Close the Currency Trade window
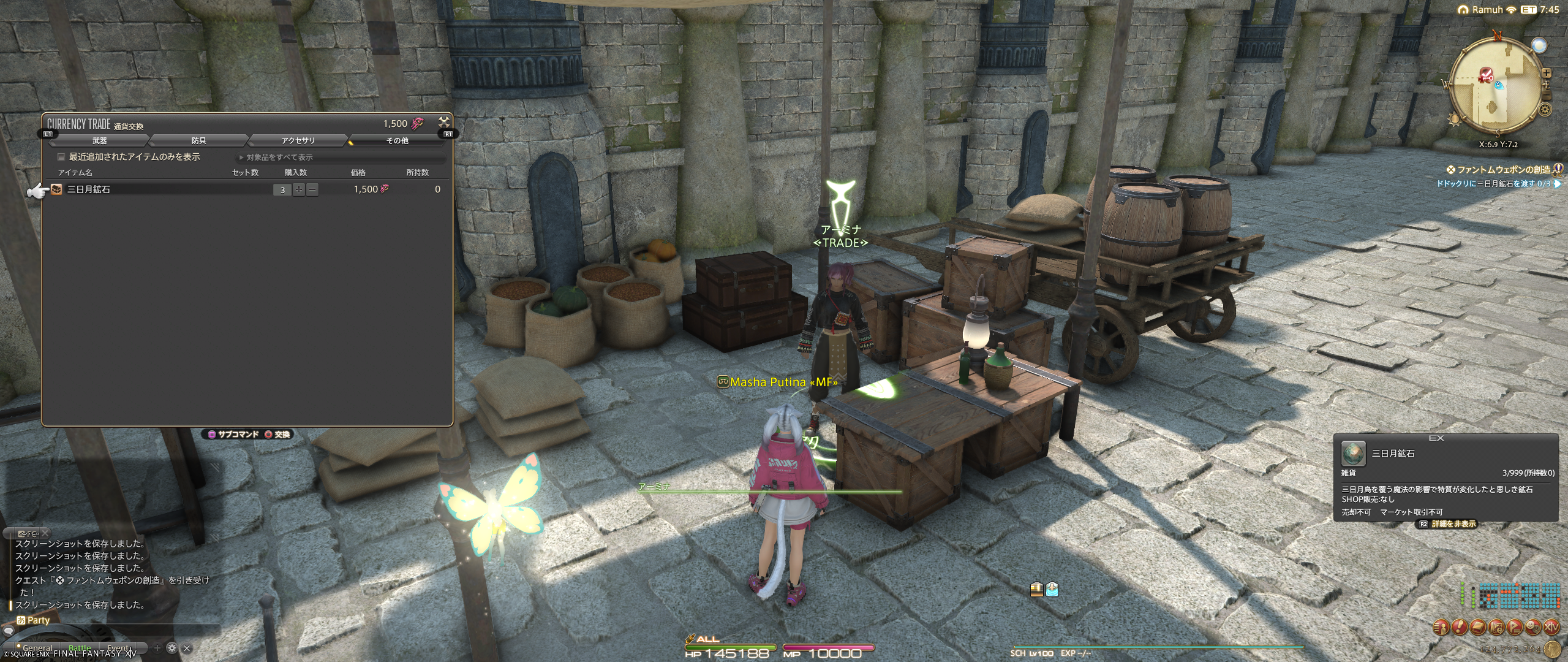This screenshot has width=1568, height=662. pos(444,122)
